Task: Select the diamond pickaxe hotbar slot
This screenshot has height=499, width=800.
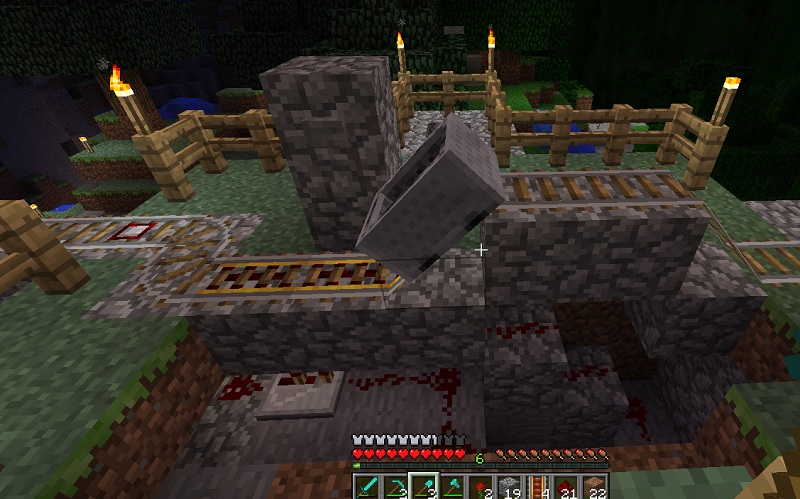Action: click(395, 487)
